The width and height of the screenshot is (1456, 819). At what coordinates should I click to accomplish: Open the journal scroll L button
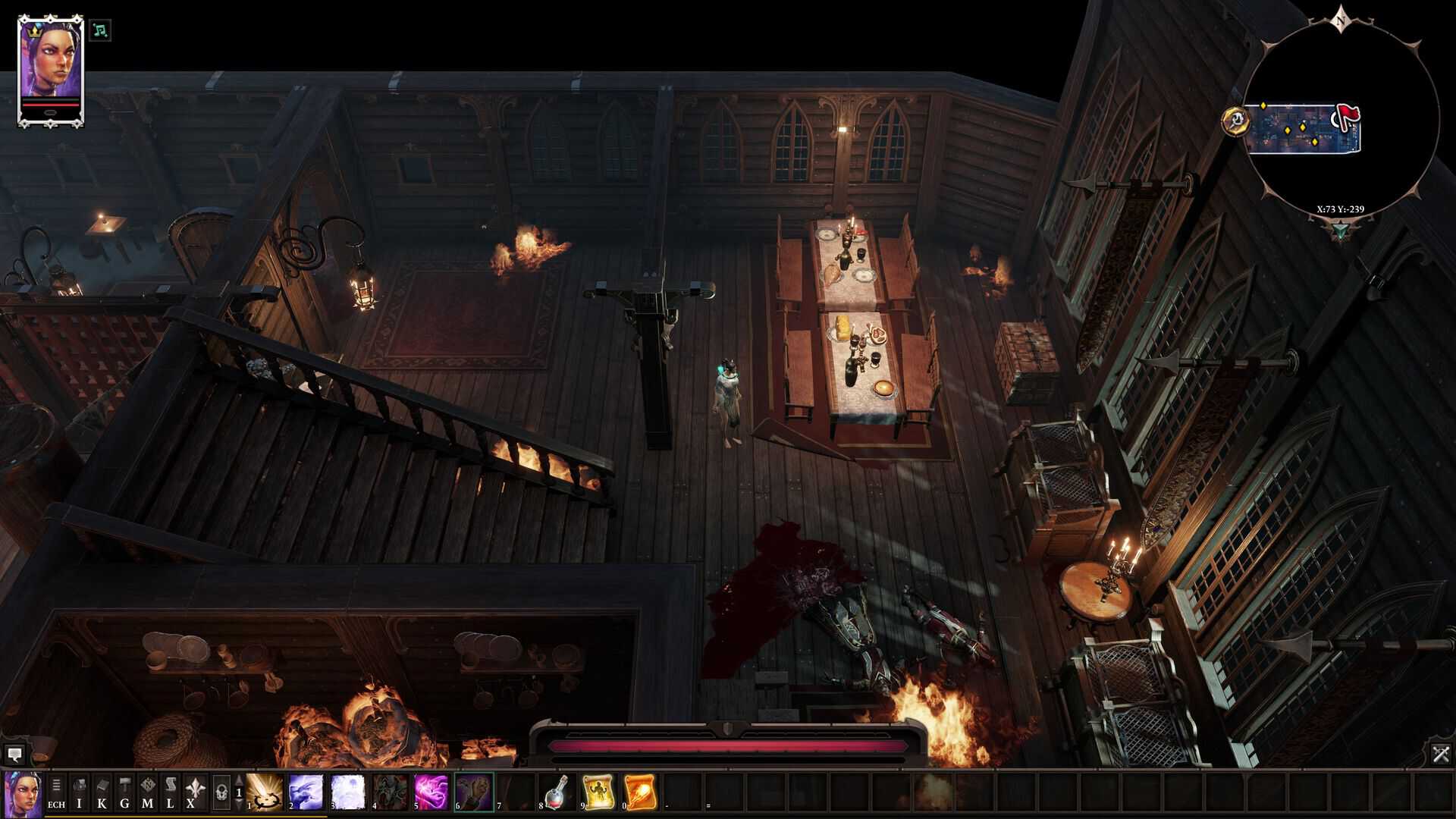(x=170, y=793)
